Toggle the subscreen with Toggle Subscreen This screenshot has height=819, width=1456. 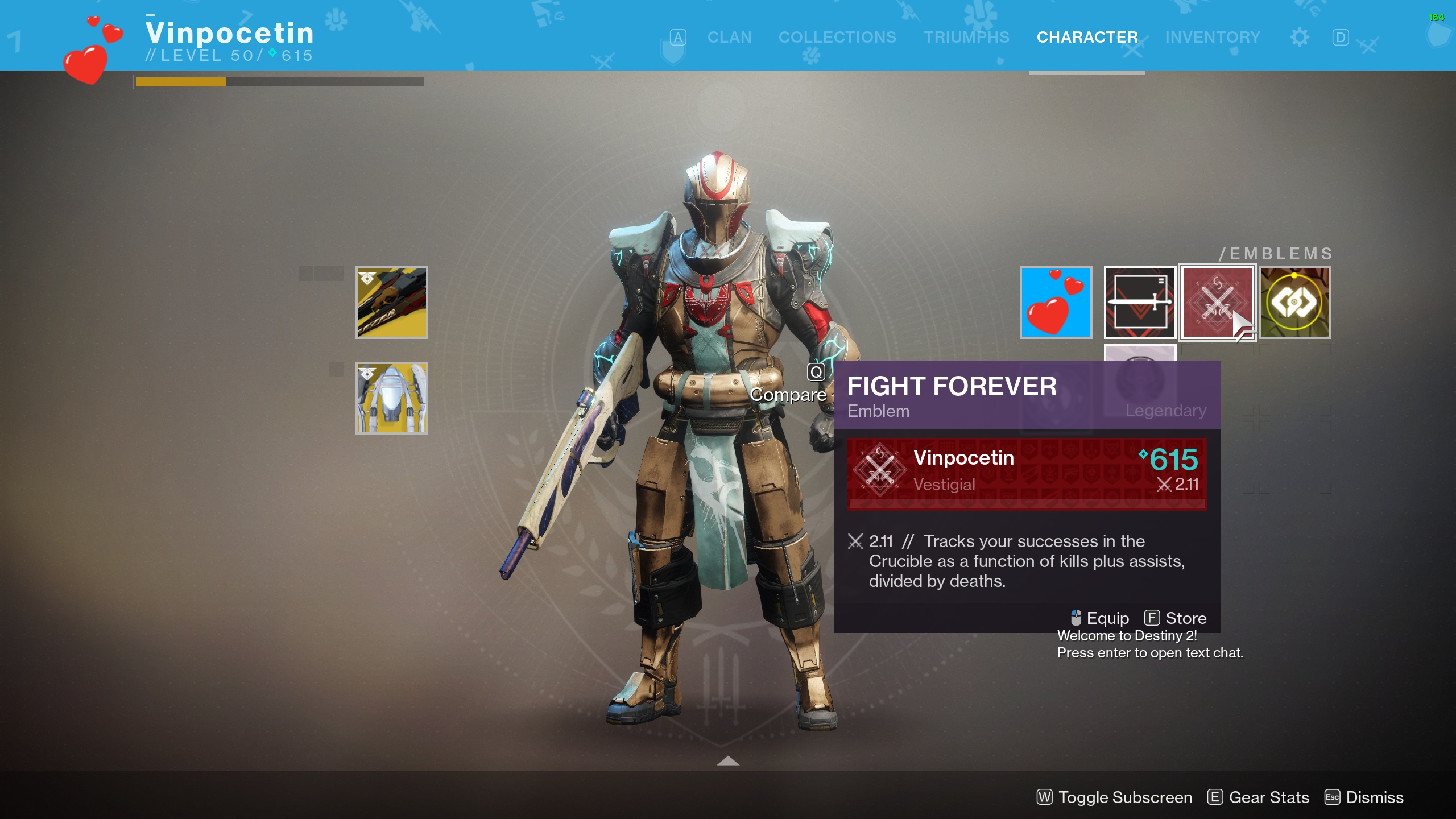(1115, 797)
